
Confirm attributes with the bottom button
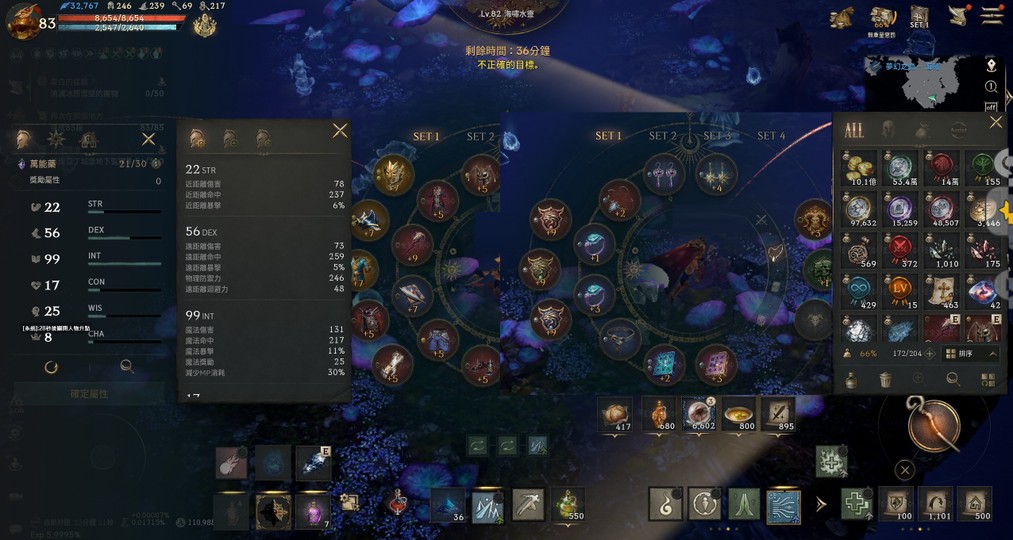pos(89,394)
